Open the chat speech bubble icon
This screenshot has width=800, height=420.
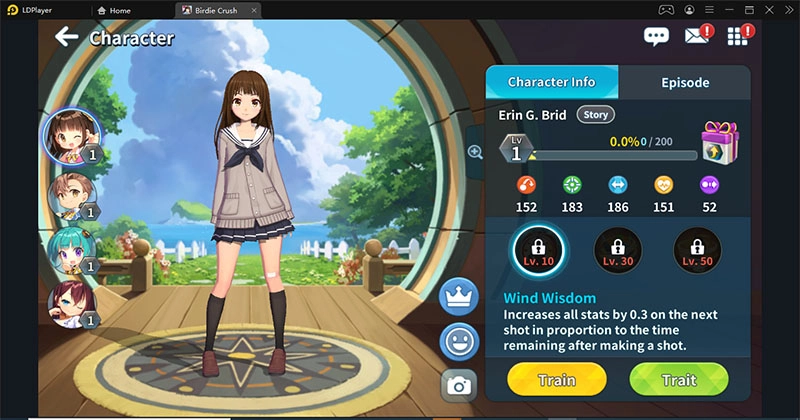tap(656, 38)
